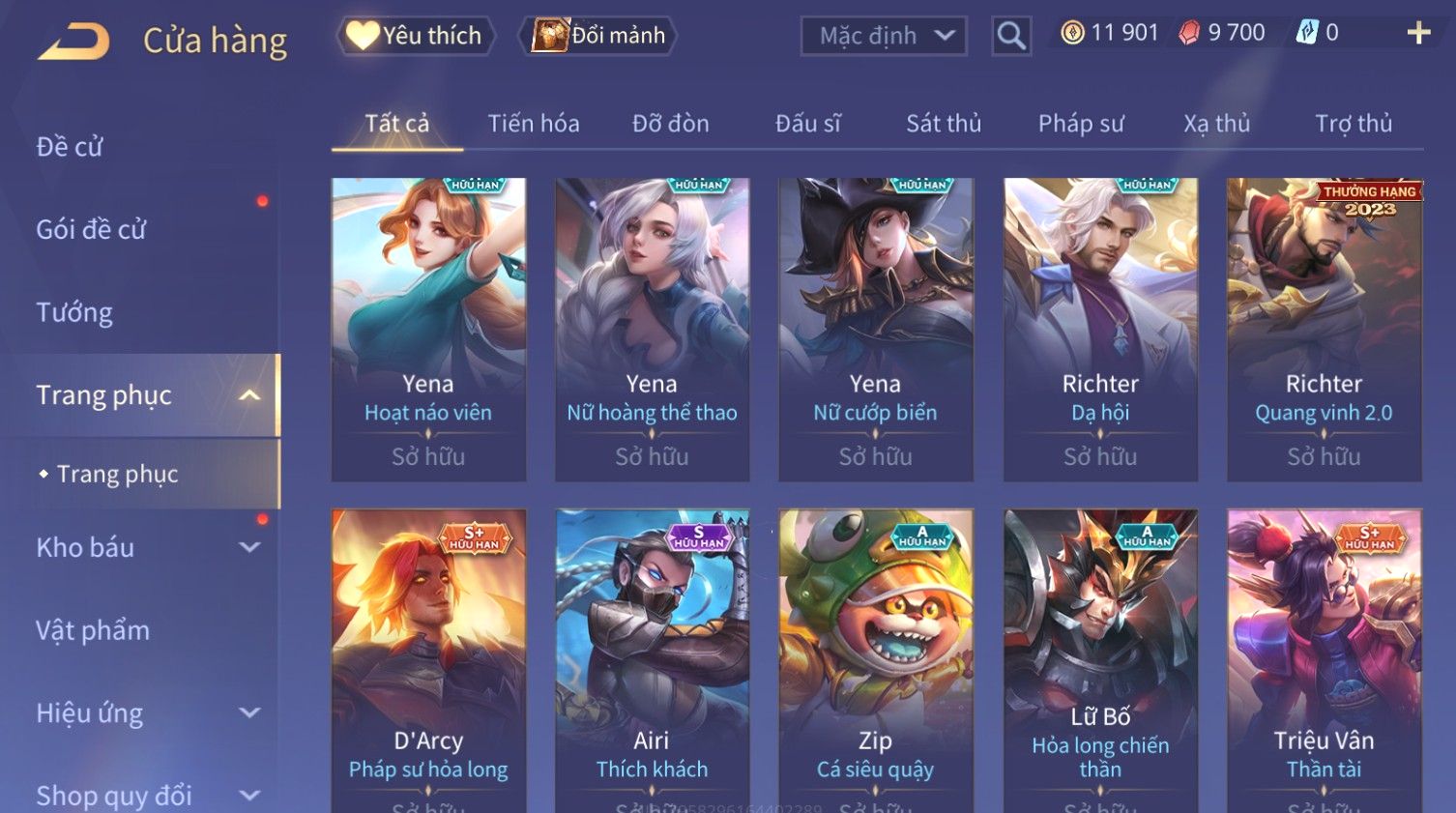Open the Zip Cá siêu quậy skin
This screenshot has height=813, width=1456.
point(876,657)
